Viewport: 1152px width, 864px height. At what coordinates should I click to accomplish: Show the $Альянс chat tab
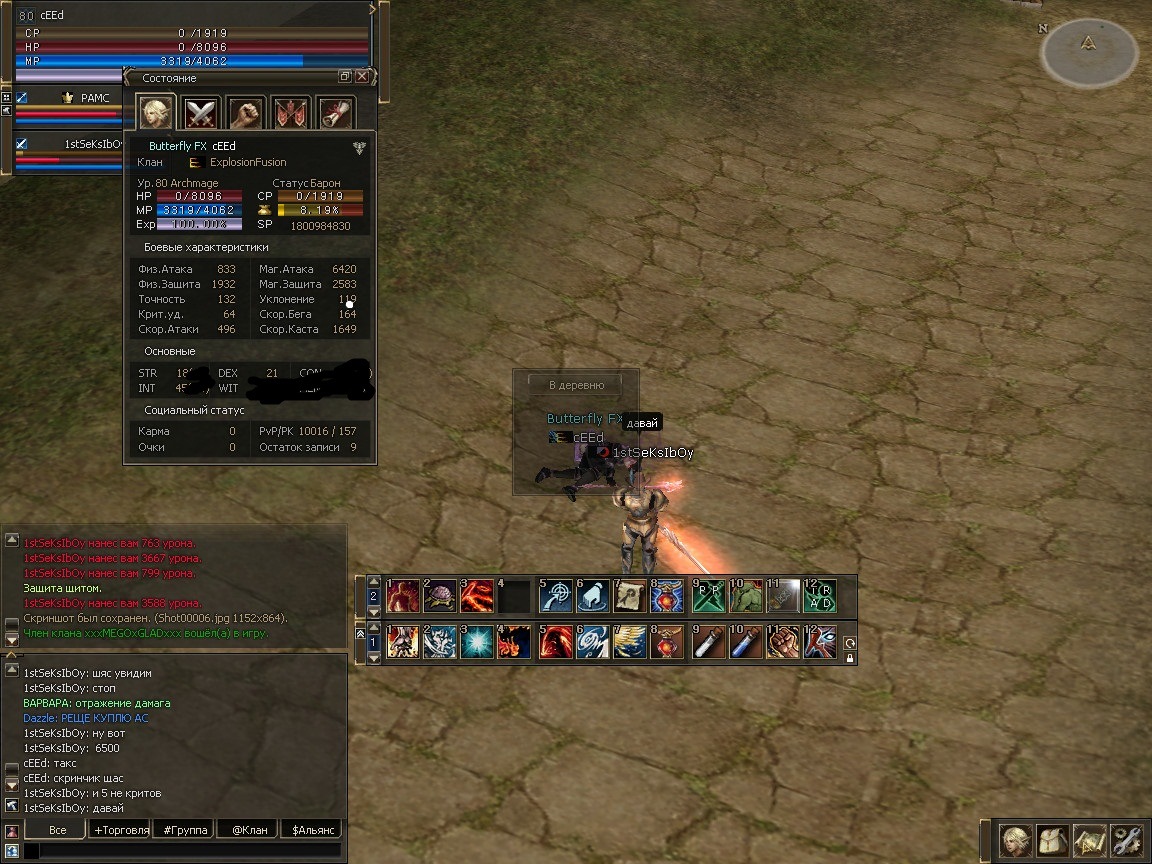coord(311,829)
